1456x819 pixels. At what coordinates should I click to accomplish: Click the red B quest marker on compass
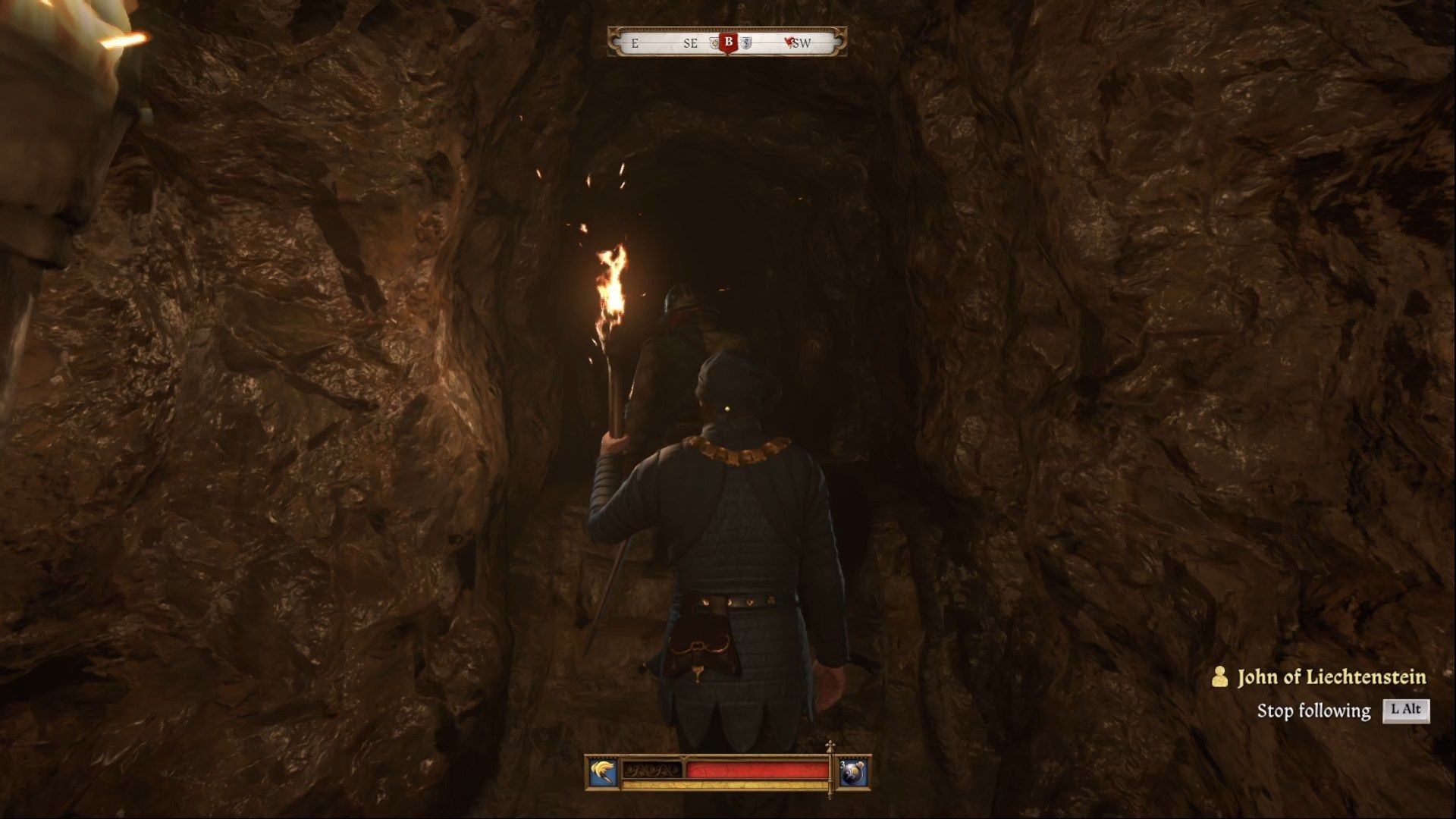tap(729, 42)
